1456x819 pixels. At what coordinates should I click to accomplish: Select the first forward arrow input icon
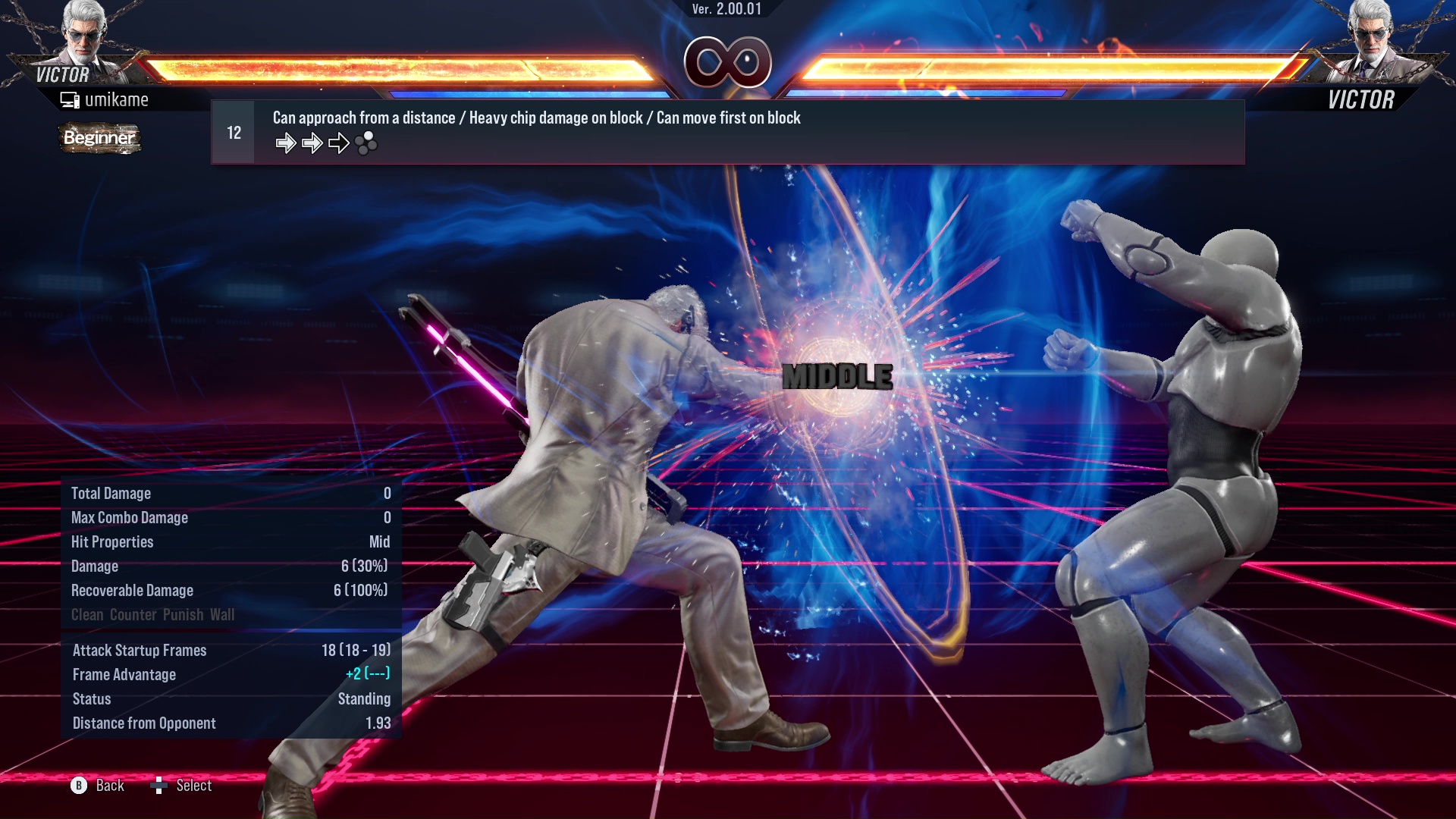click(x=287, y=141)
